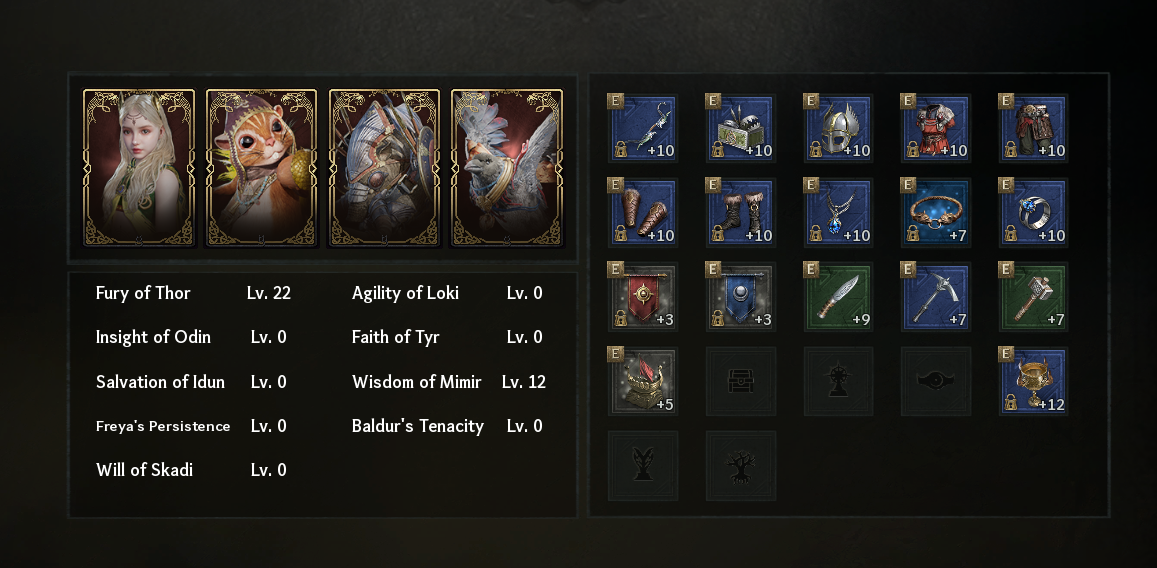Select the Wisdom of Mimir entry

(448, 382)
